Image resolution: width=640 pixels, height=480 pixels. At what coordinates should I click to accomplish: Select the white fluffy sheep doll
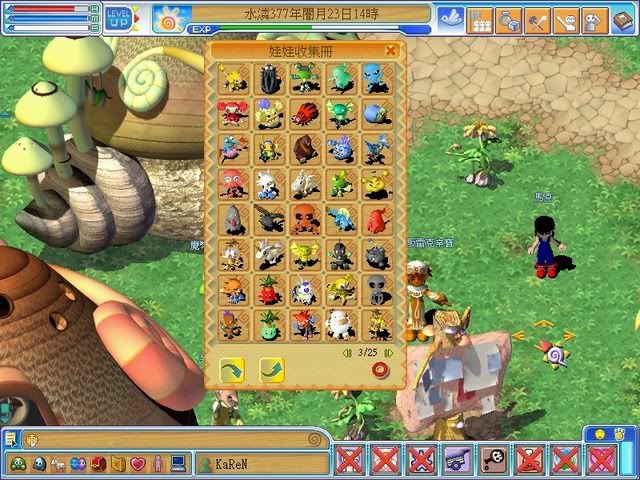pos(340,323)
